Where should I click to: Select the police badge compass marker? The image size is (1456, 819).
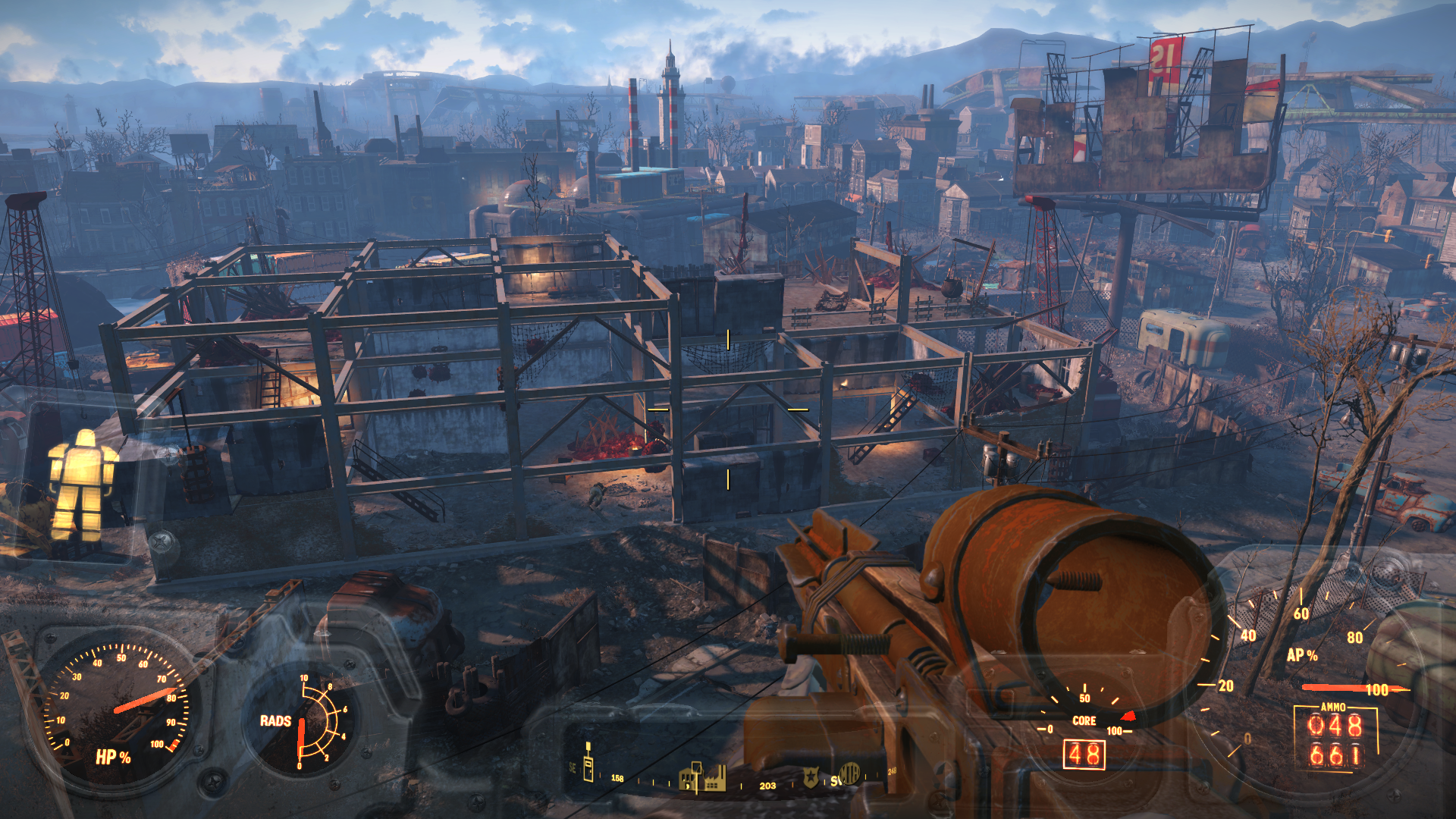(x=811, y=778)
